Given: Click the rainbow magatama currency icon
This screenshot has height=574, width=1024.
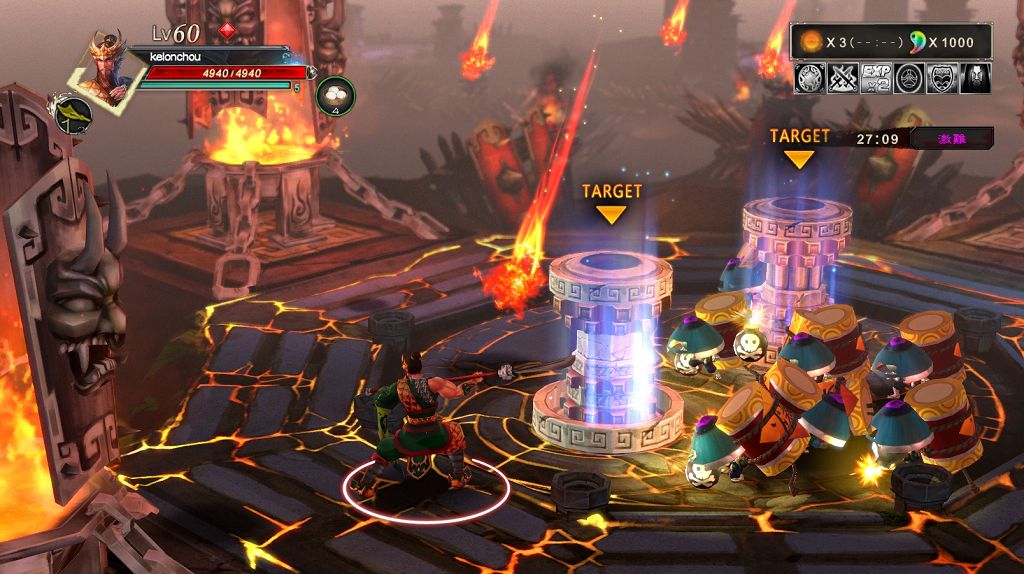Looking at the screenshot, I should [916, 43].
